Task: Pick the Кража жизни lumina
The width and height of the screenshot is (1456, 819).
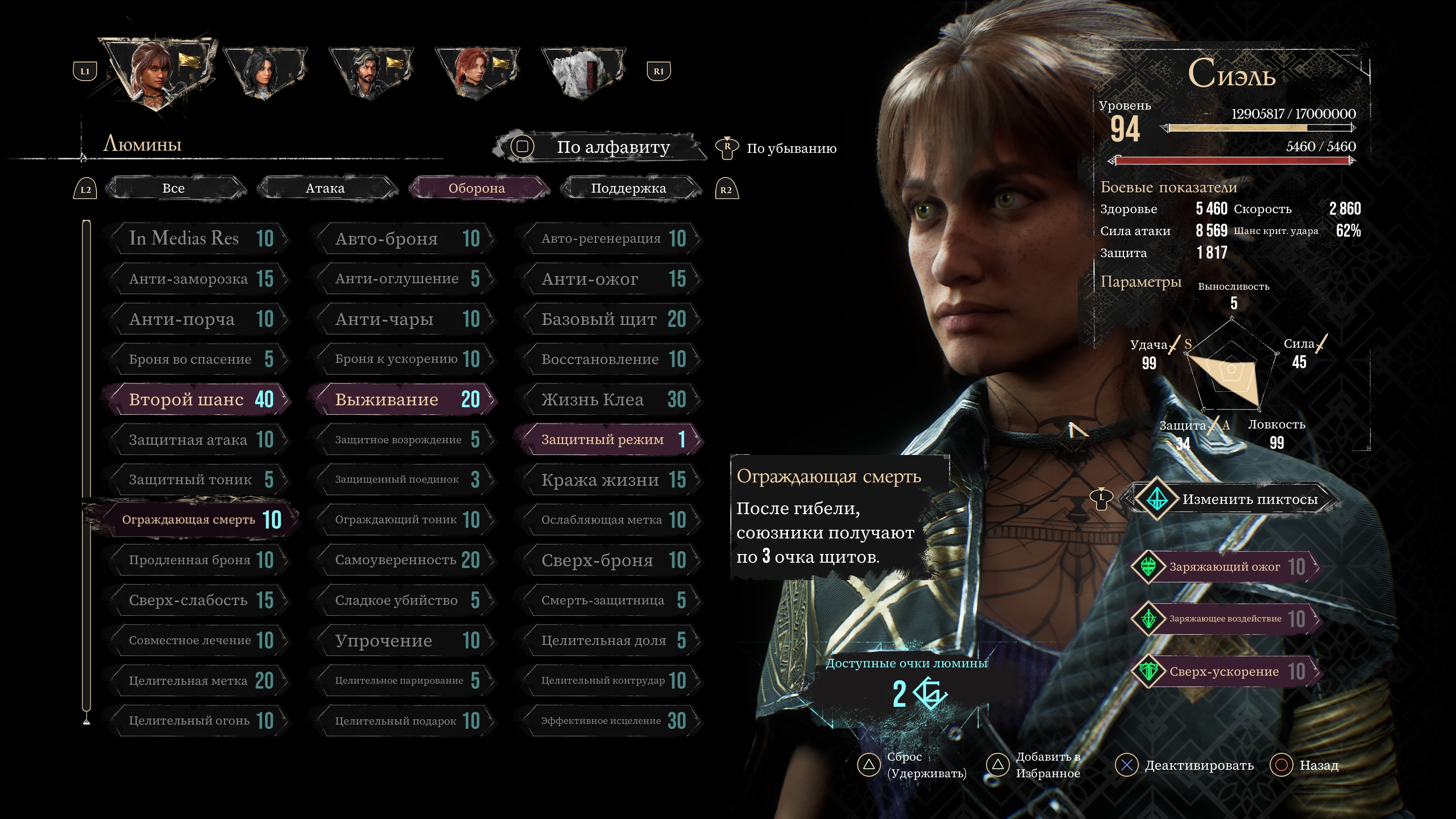Action: (x=610, y=480)
